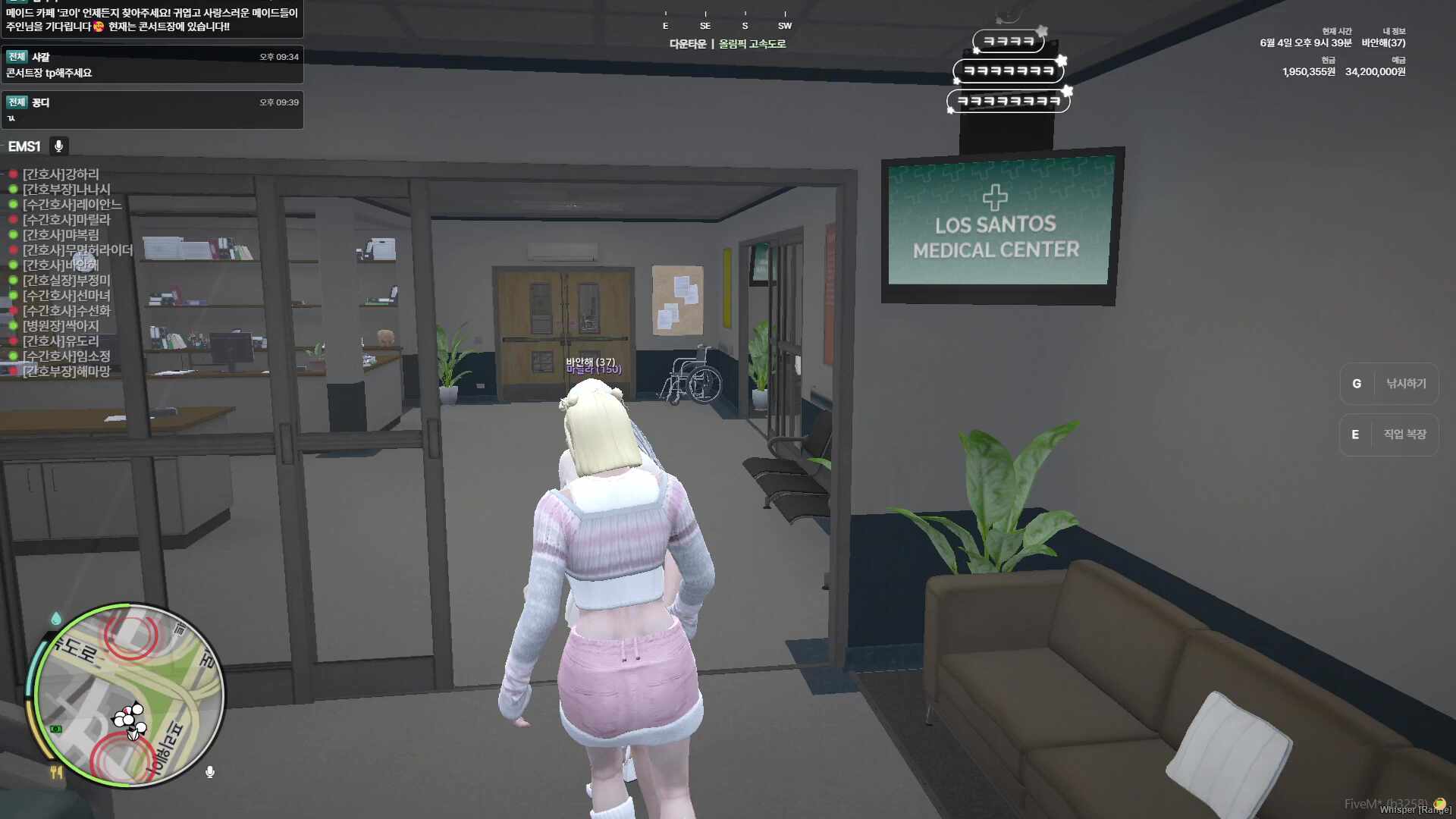Open 샤갈's chat message about 콘서트장
Viewport: 1456px width, 819px height.
coord(152,65)
